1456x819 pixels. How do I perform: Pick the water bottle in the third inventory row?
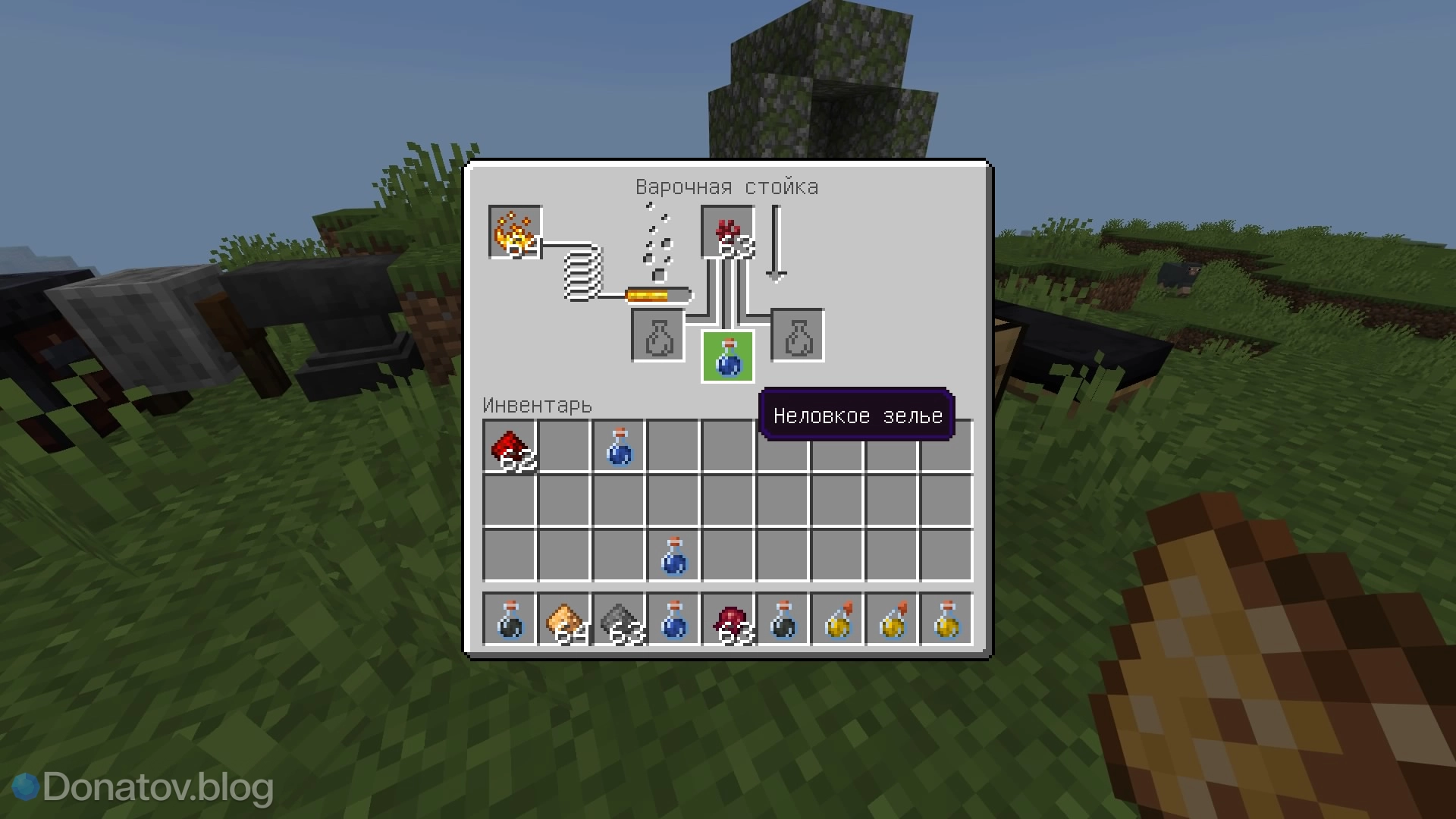[x=673, y=556]
